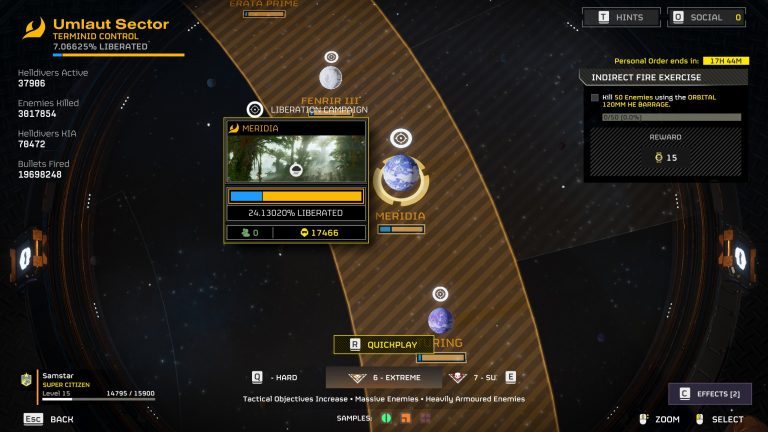Viewport: 768px width, 432px height.
Task: Show the active Effects list
Action: click(x=710, y=394)
